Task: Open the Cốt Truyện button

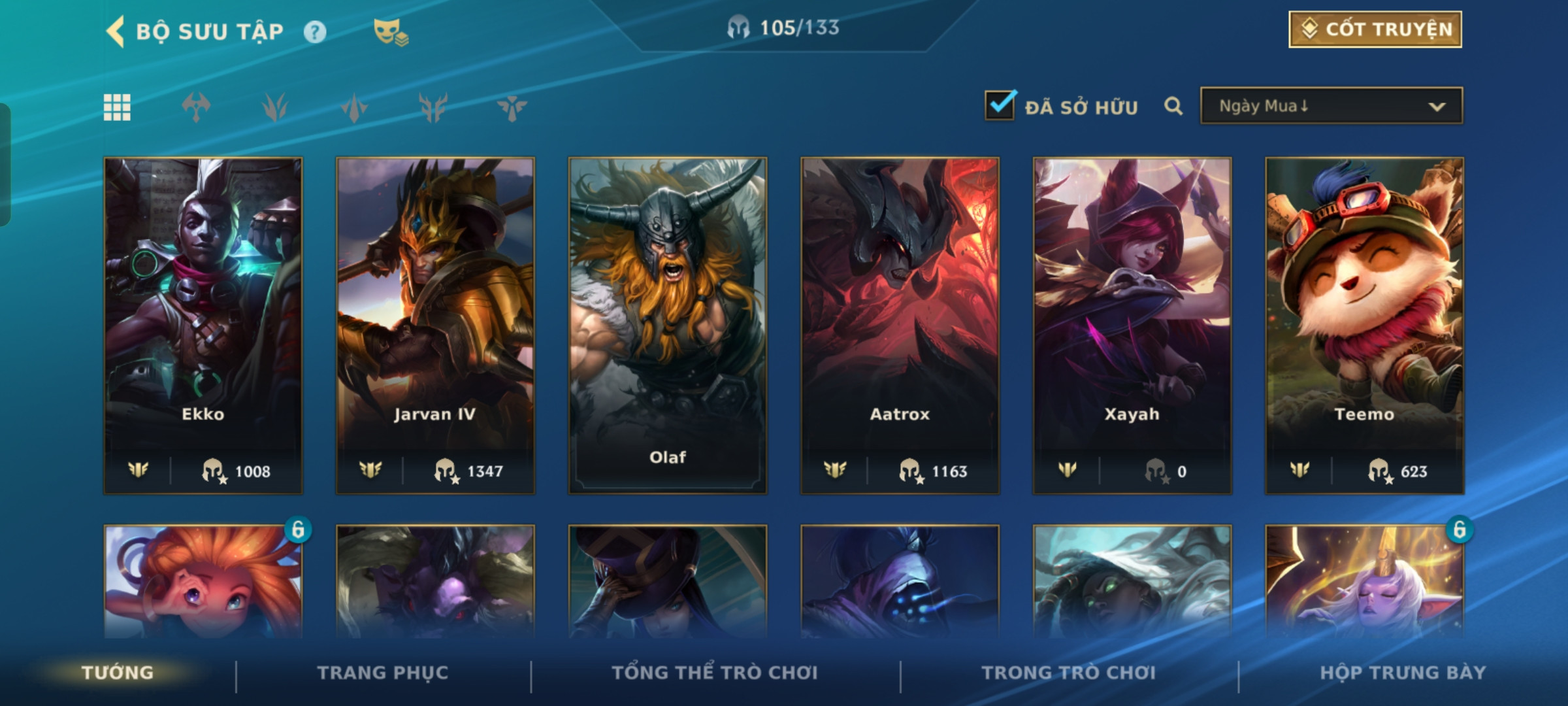Action: pyautogui.click(x=1375, y=29)
